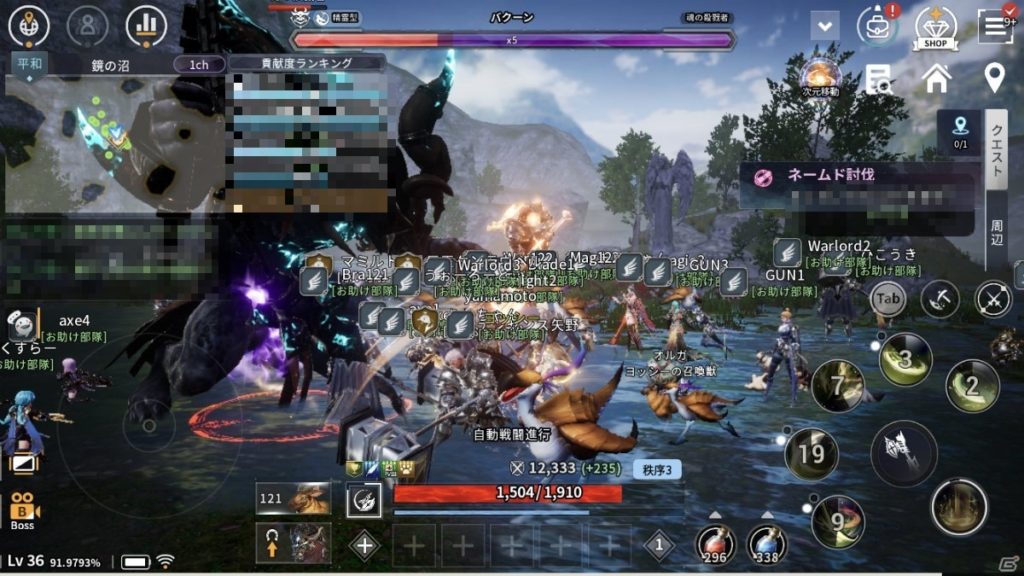Open the map location pin

[x=994, y=77]
